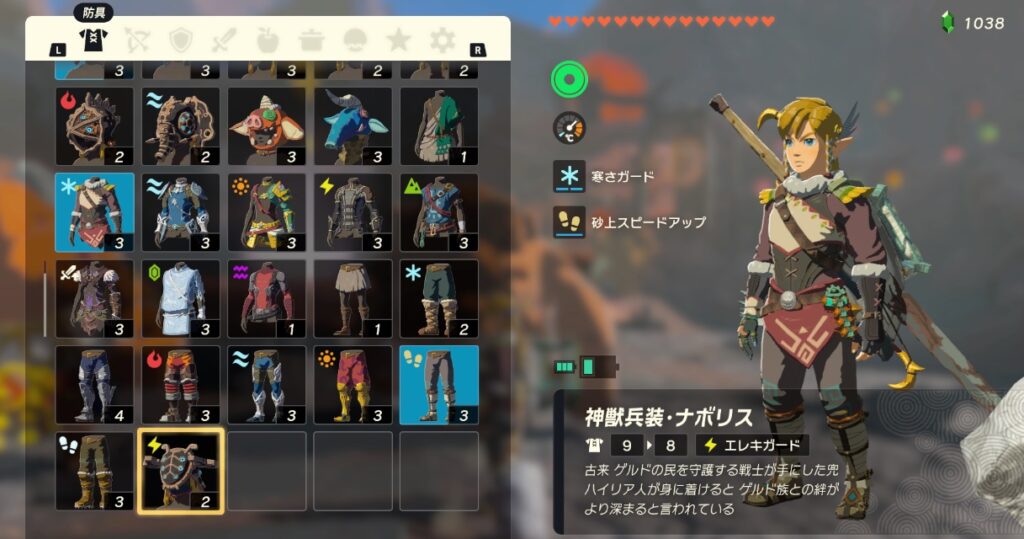Screen dimensions: 1024x539
Task: Select the green tunic with cream cloak
Action: (438, 126)
